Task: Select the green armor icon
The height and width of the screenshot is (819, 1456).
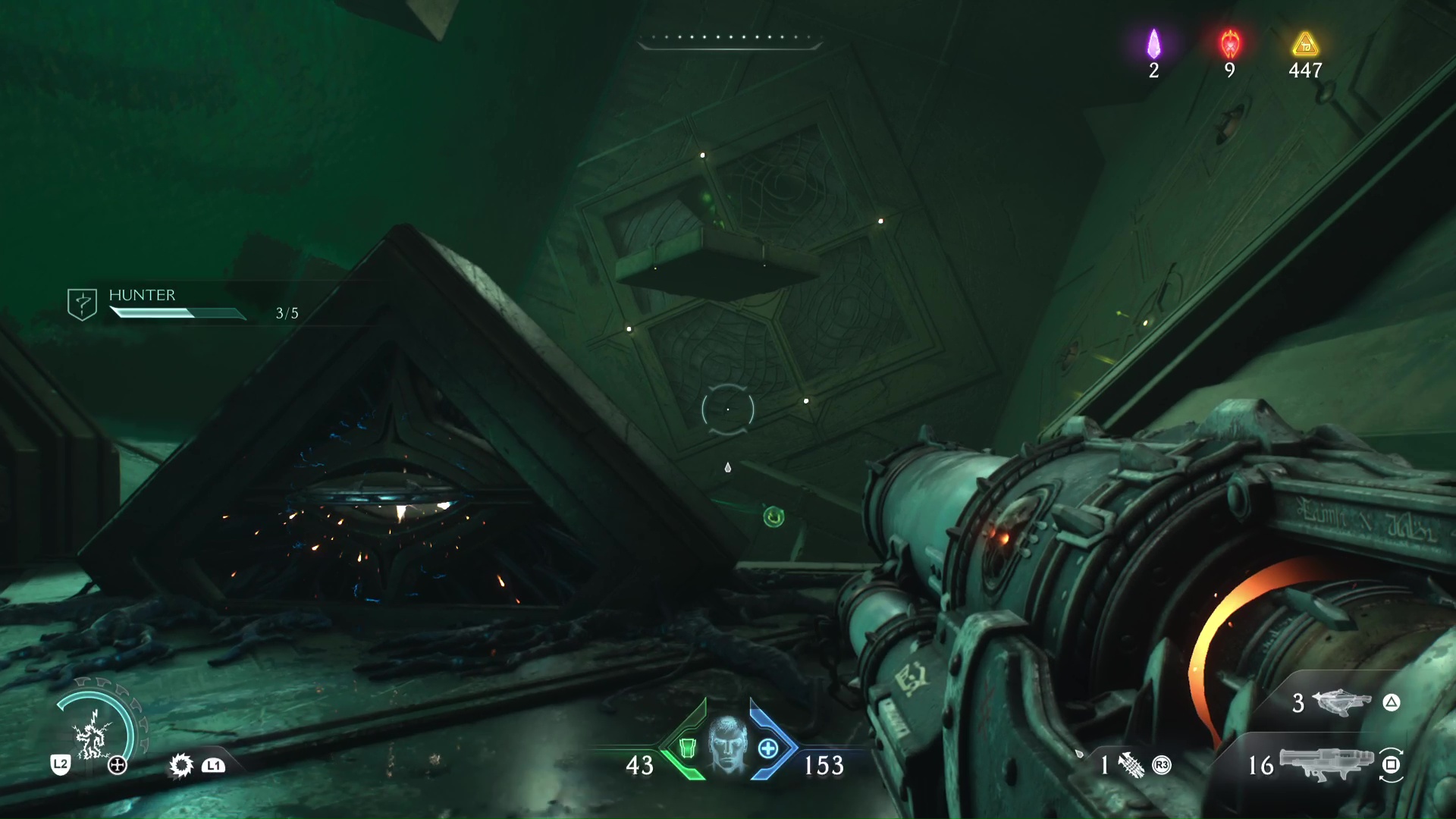Action: tap(687, 748)
